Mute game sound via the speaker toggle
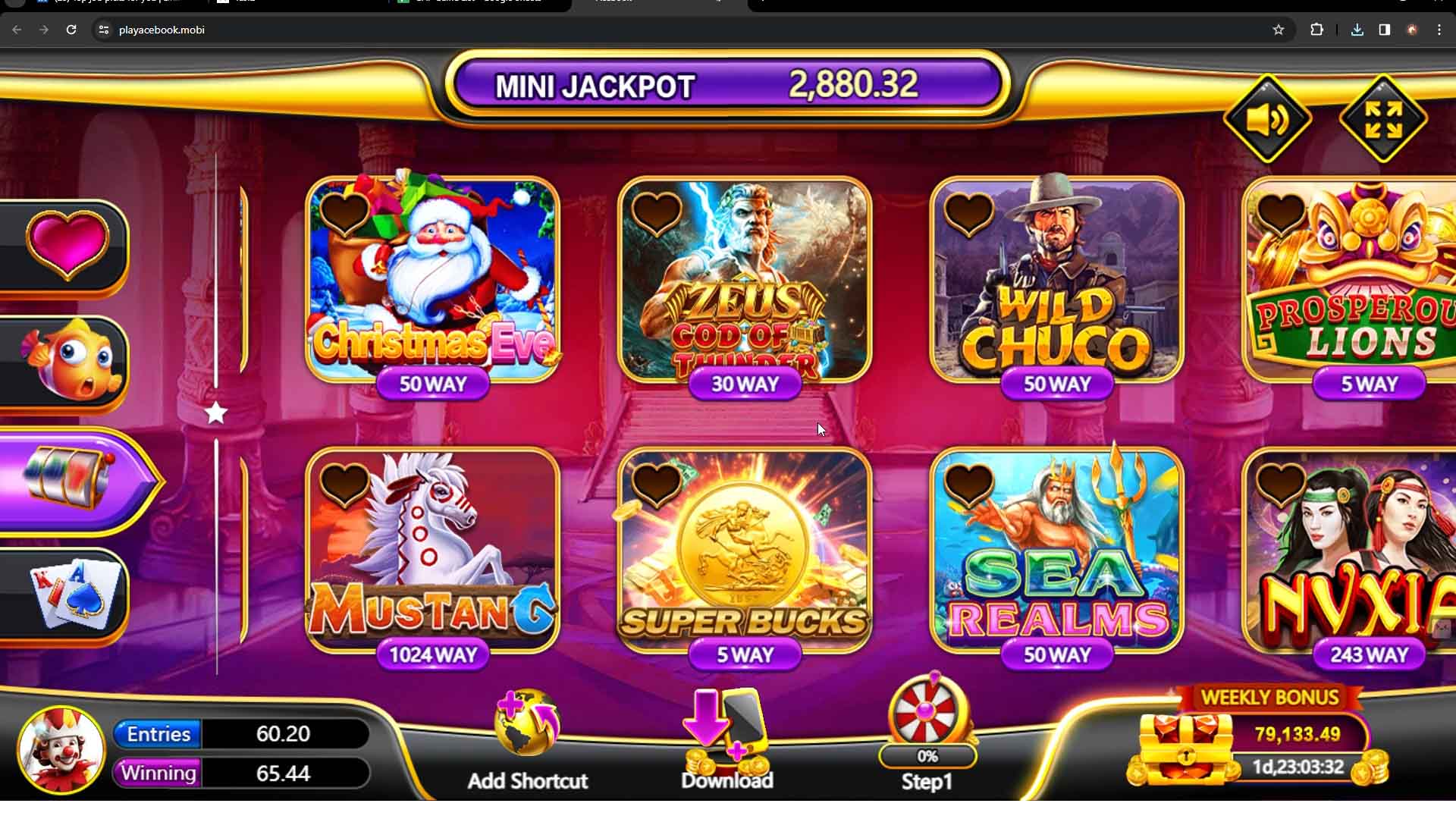This screenshot has height=819, width=1456. click(1267, 119)
